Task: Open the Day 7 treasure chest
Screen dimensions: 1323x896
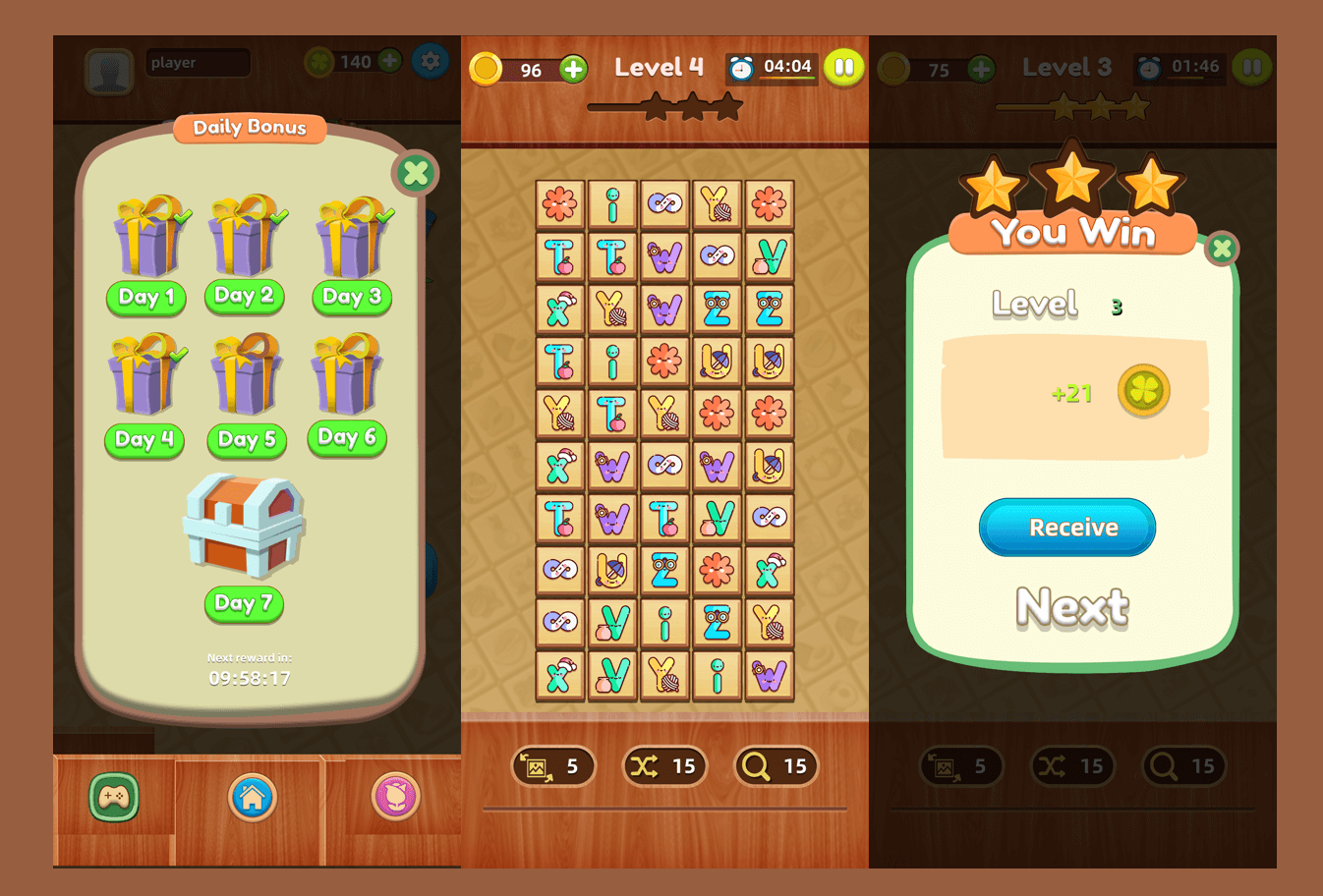Action: pos(245,525)
